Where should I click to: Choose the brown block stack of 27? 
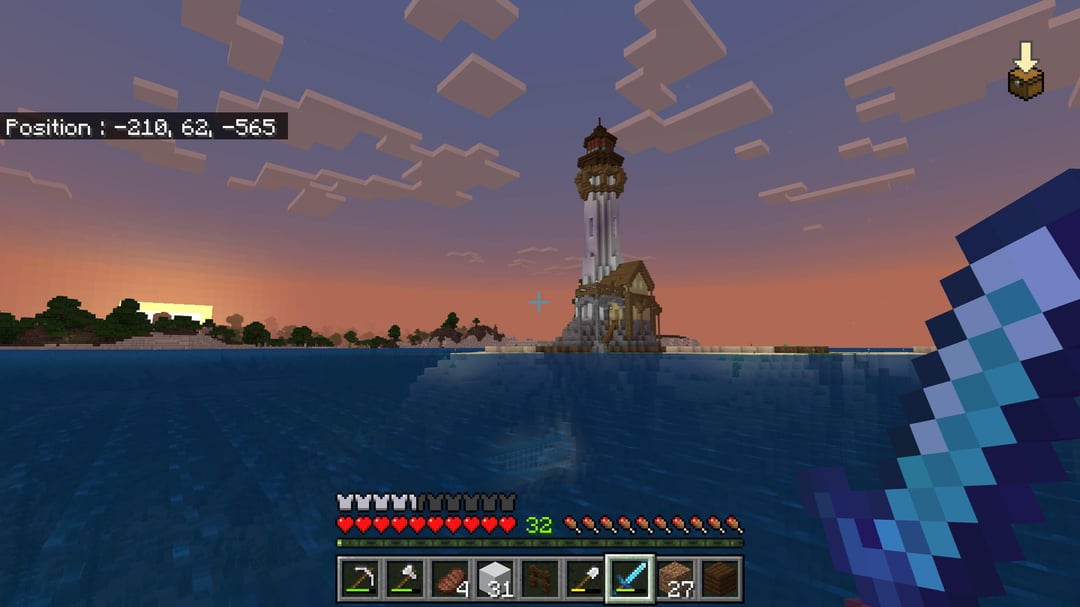click(675, 579)
